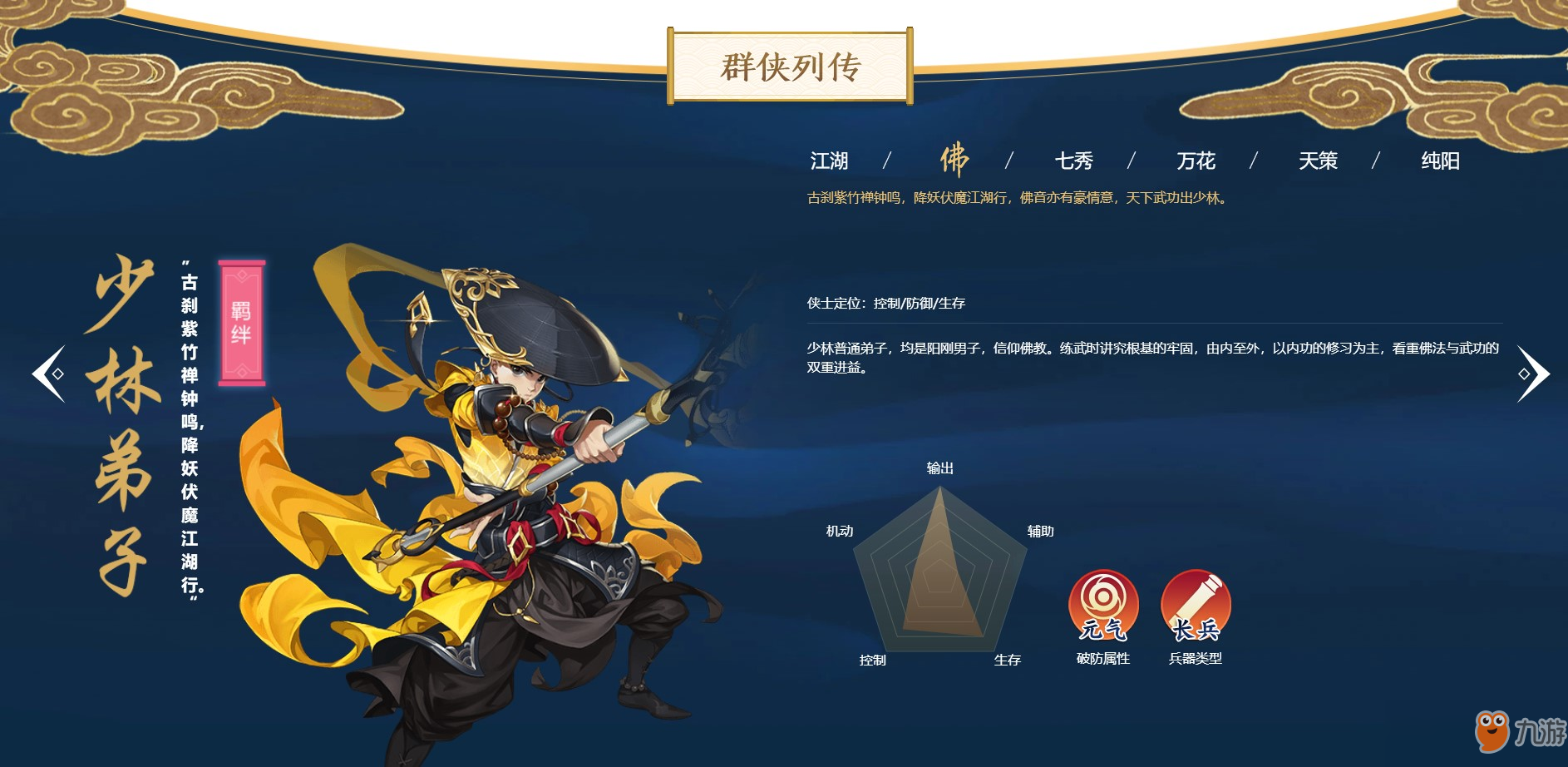Image resolution: width=1568 pixels, height=767 pixels.
Task: Click the faction description line under tabs
Action: (1014, 198)
